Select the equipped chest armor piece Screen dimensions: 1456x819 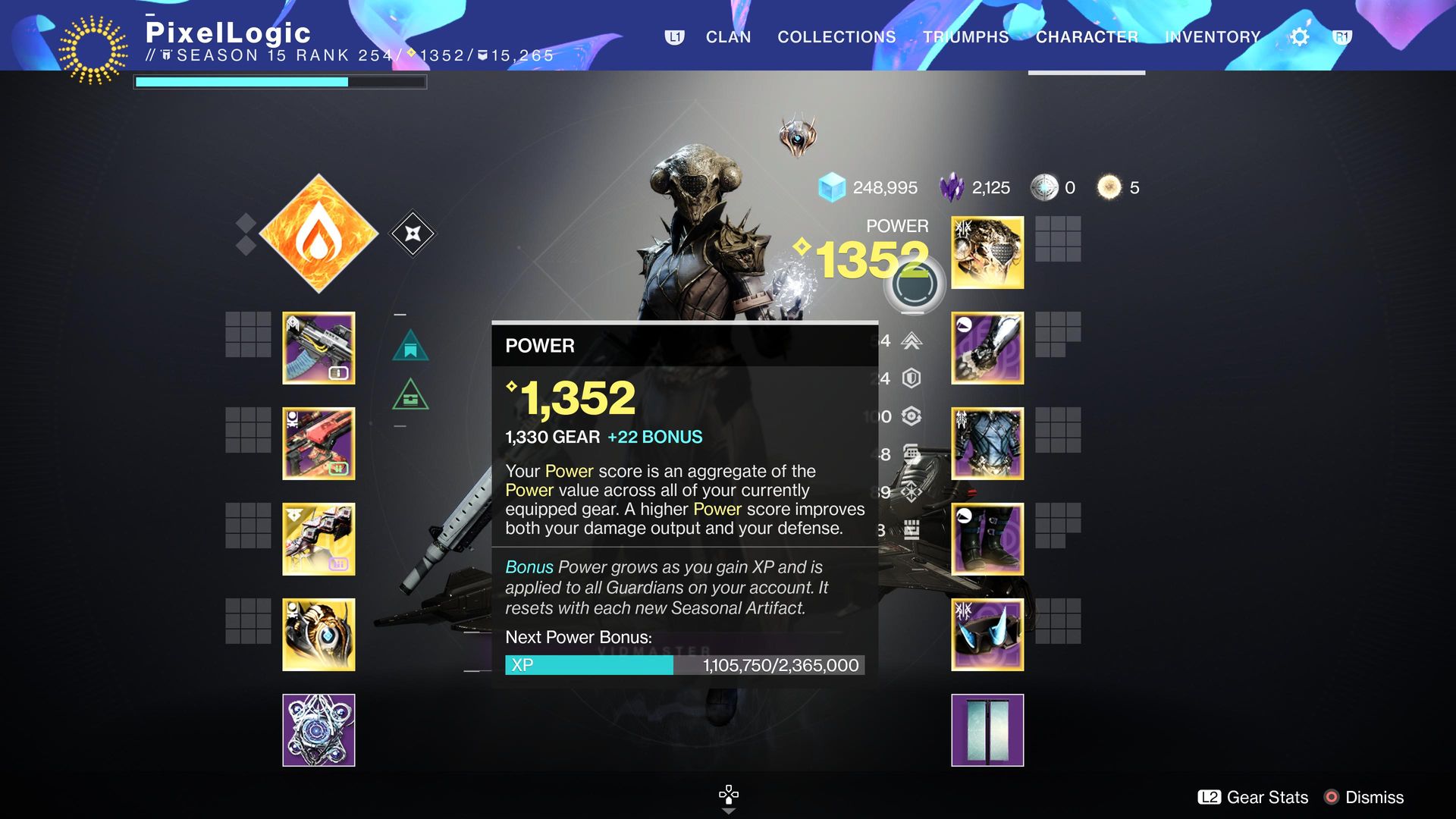tap(987, 444)
